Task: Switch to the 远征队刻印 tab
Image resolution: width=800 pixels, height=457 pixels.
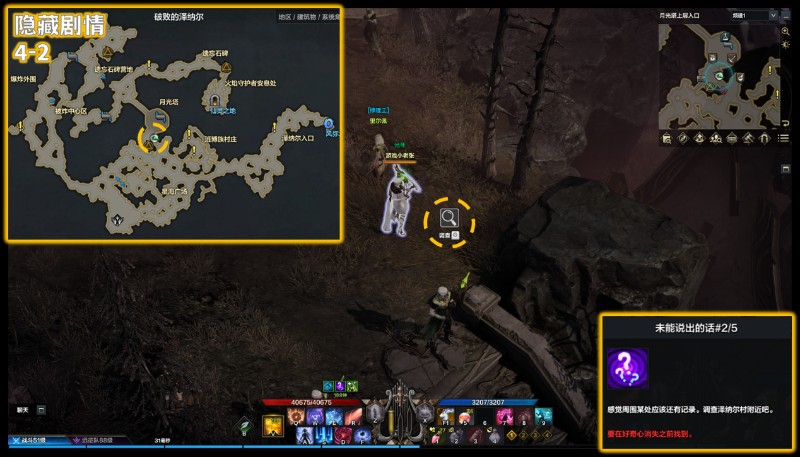Action: (x=95, y=440)
